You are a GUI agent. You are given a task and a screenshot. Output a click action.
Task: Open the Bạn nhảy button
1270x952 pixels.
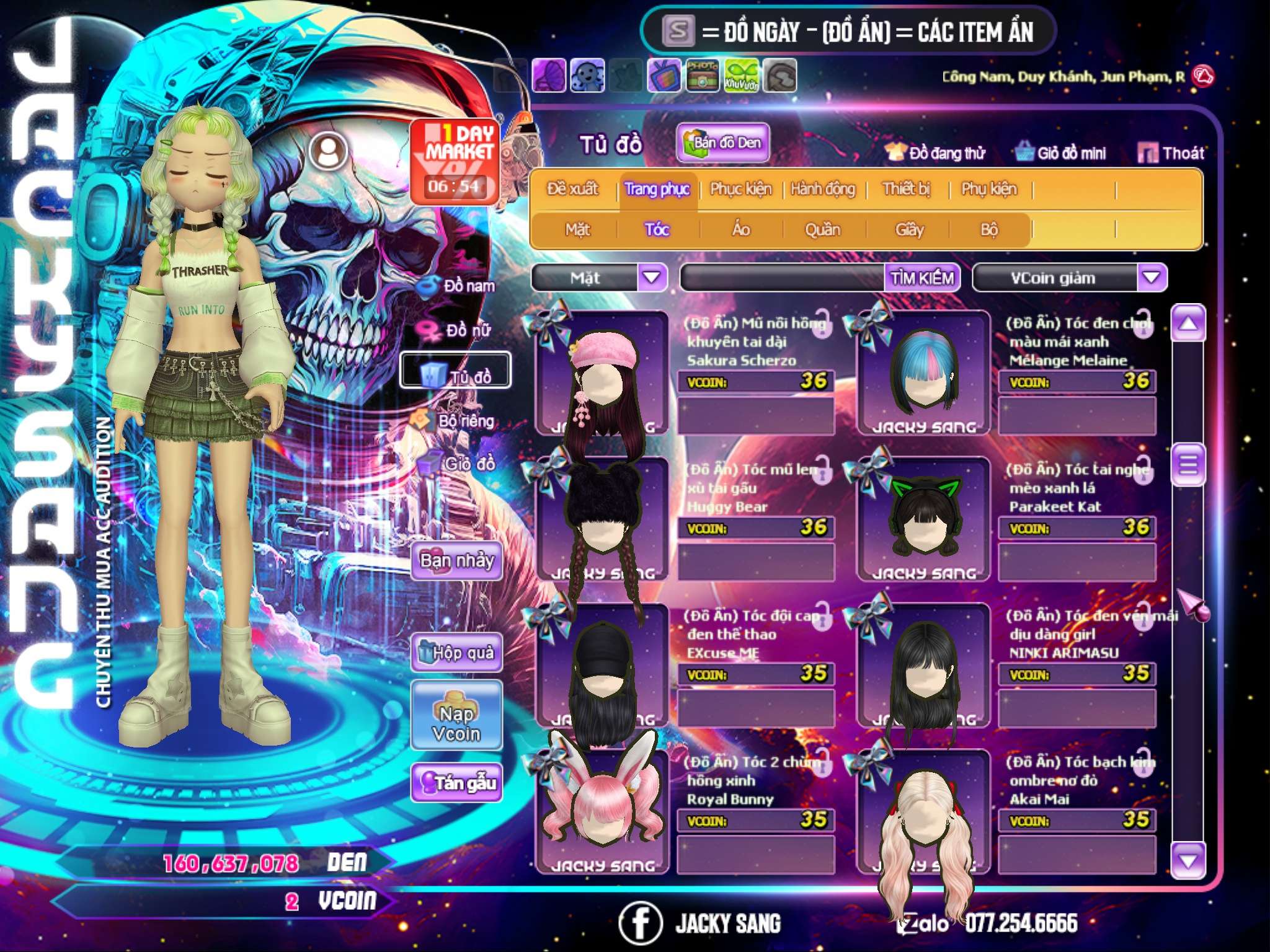(x=456, y=561)
